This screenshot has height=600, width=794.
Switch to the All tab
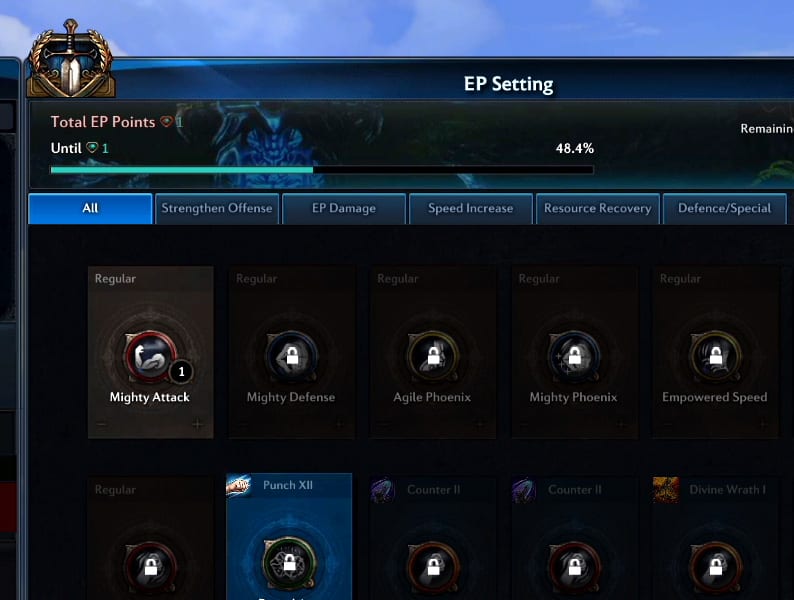[x=90, y=208]
